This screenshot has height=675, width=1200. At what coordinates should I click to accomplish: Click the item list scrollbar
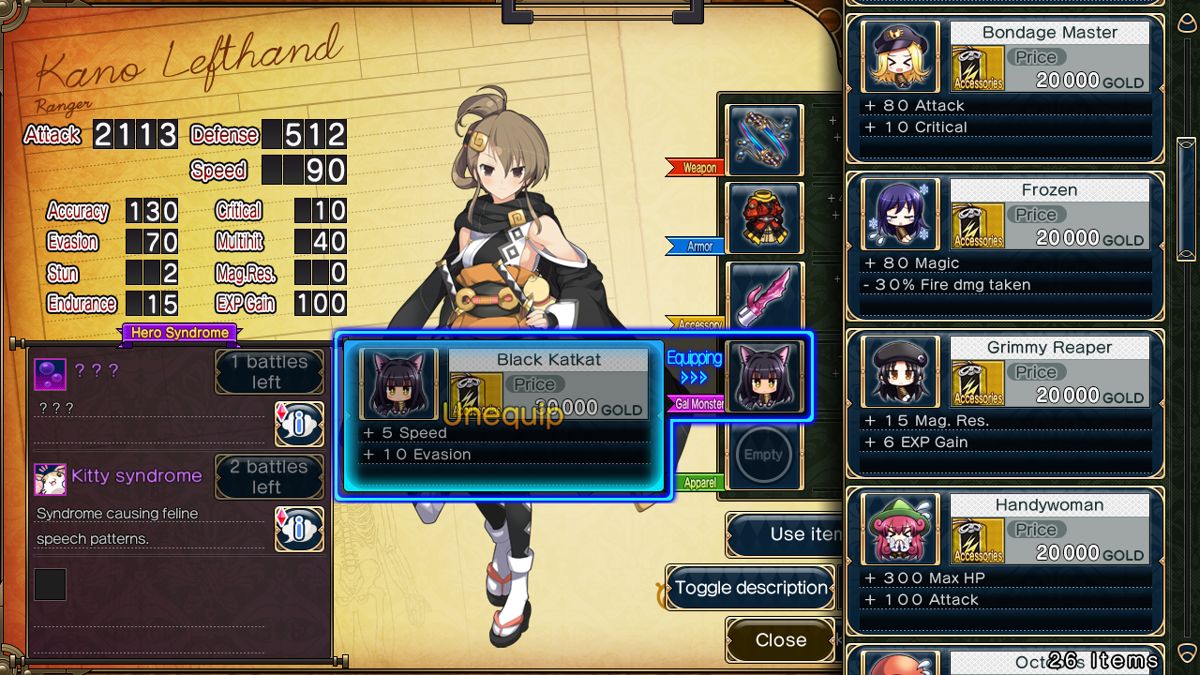pyautogui.click(x=1186, y=180)
